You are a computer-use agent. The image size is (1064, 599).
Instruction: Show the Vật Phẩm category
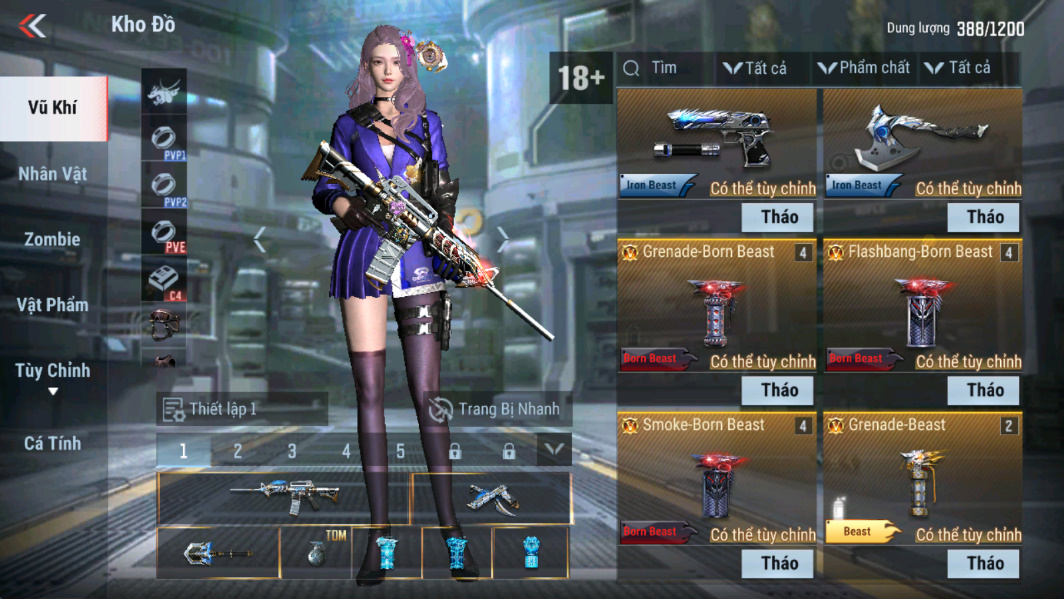52,305
